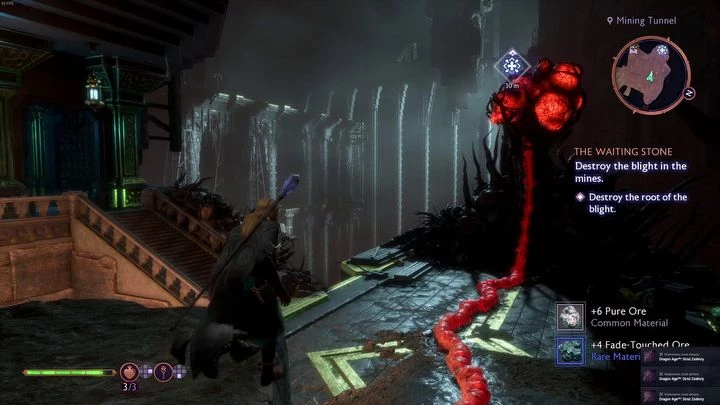Activate the staff ability icon

coord(163,372)
